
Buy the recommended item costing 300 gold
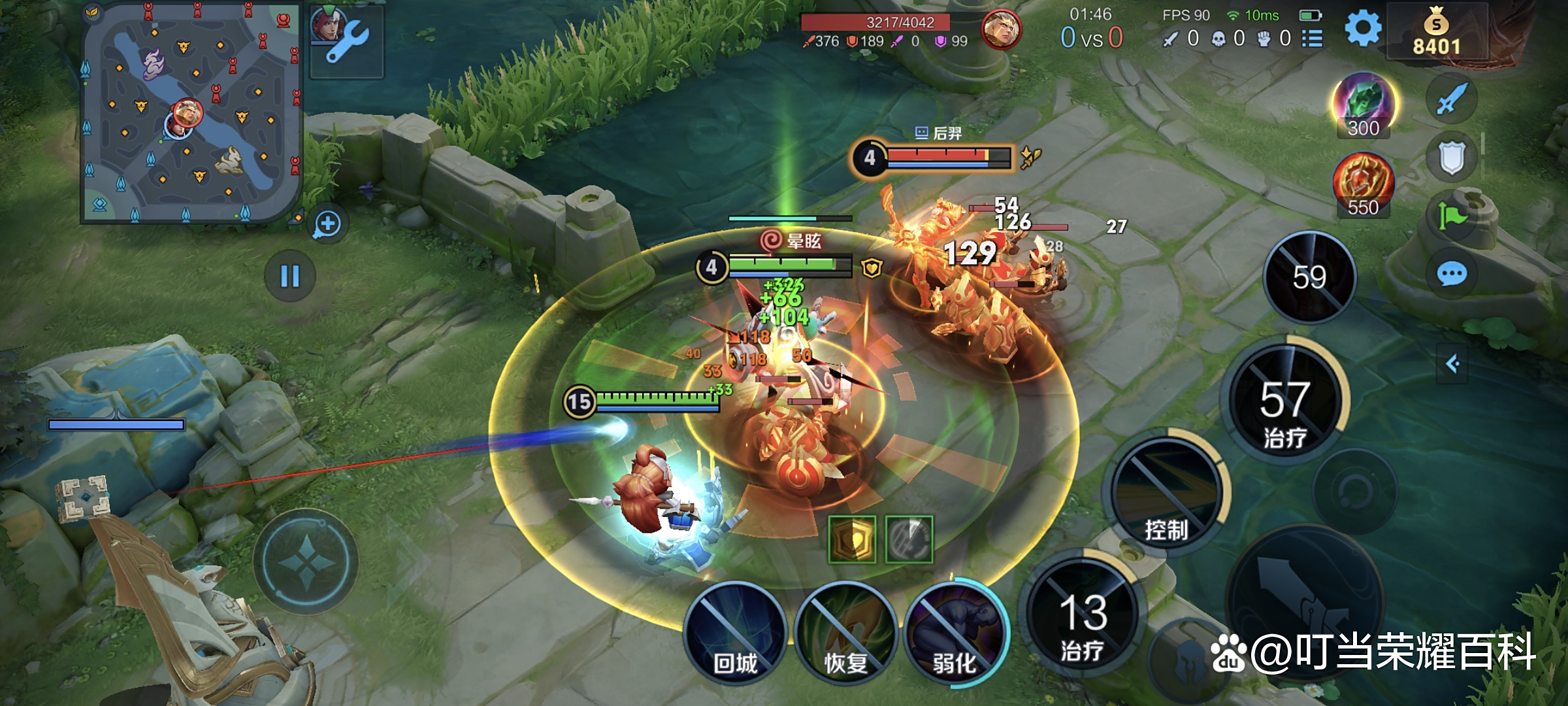coord(1363,105)
